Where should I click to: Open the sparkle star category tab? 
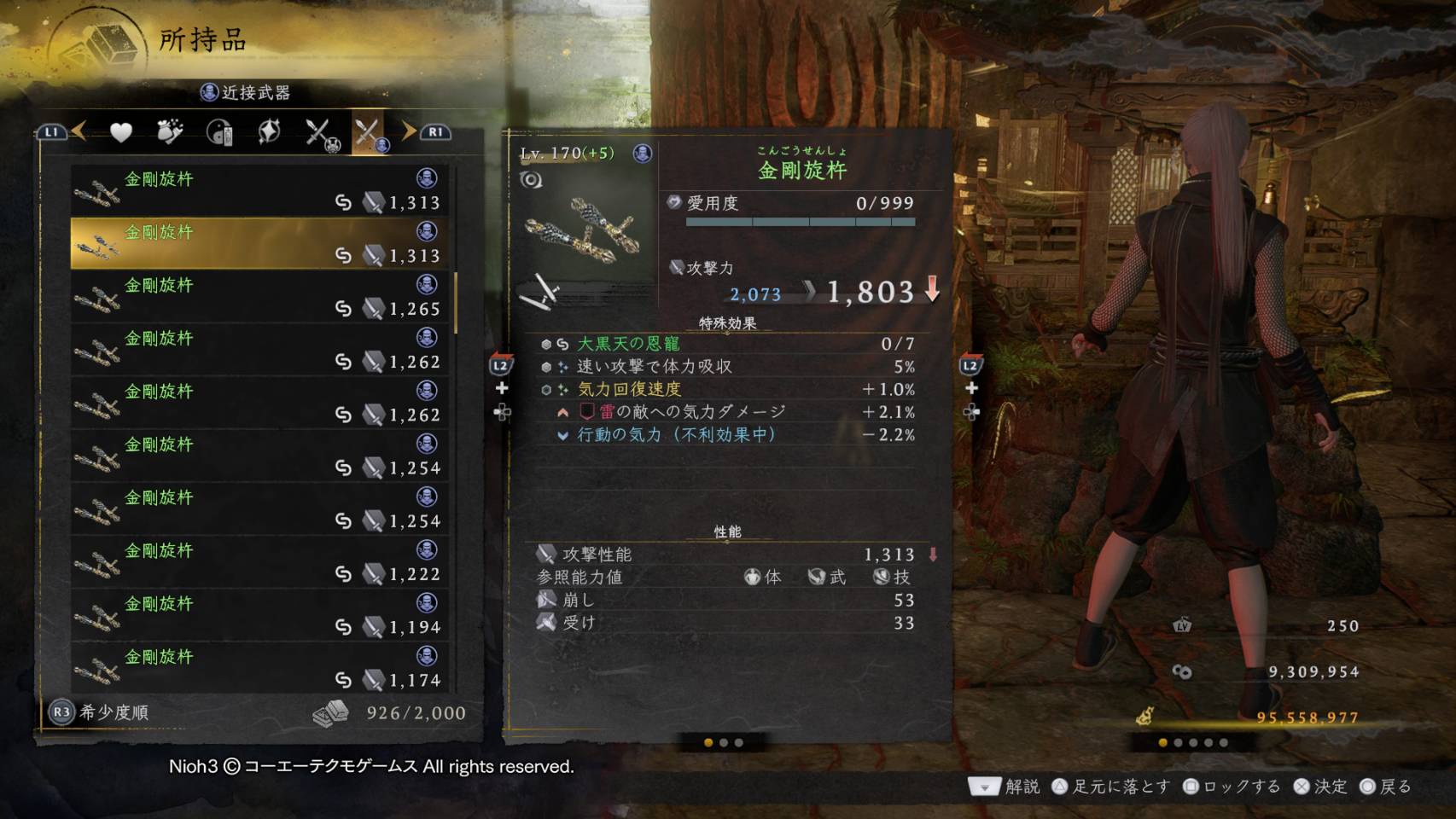pos(269,132)
